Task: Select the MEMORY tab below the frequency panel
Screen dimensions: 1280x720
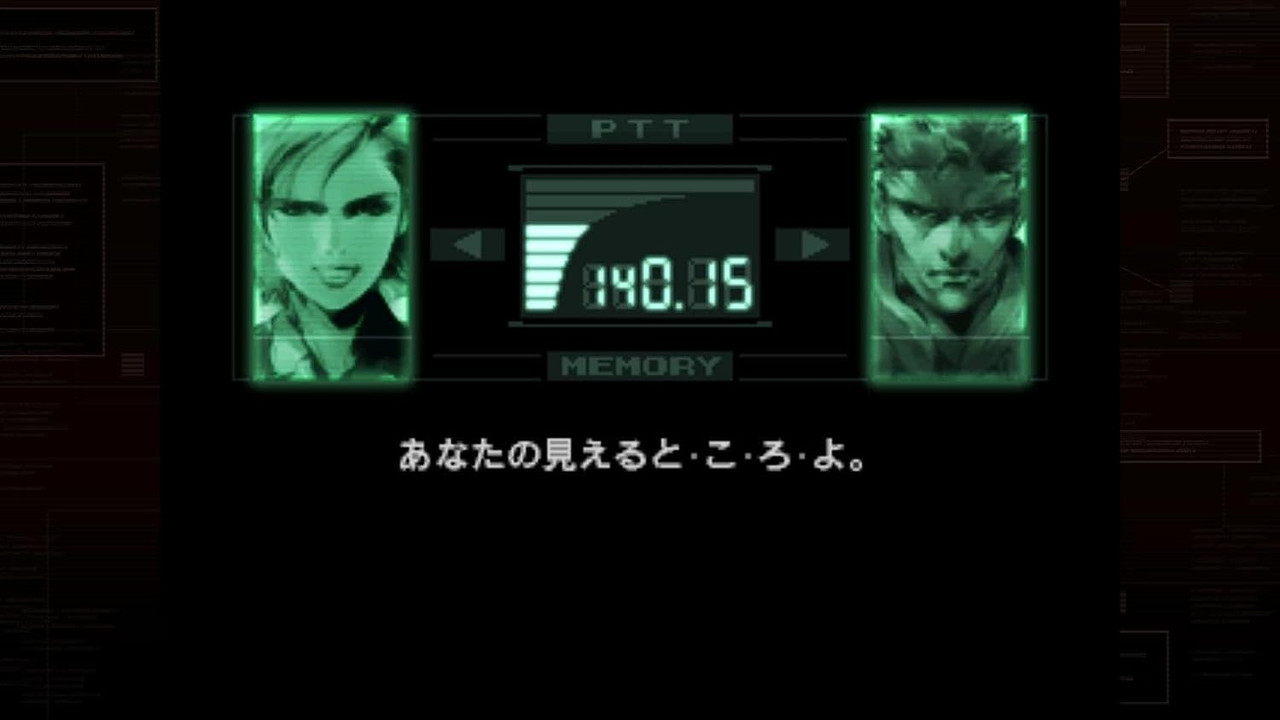Action: (x=640, y=365)
